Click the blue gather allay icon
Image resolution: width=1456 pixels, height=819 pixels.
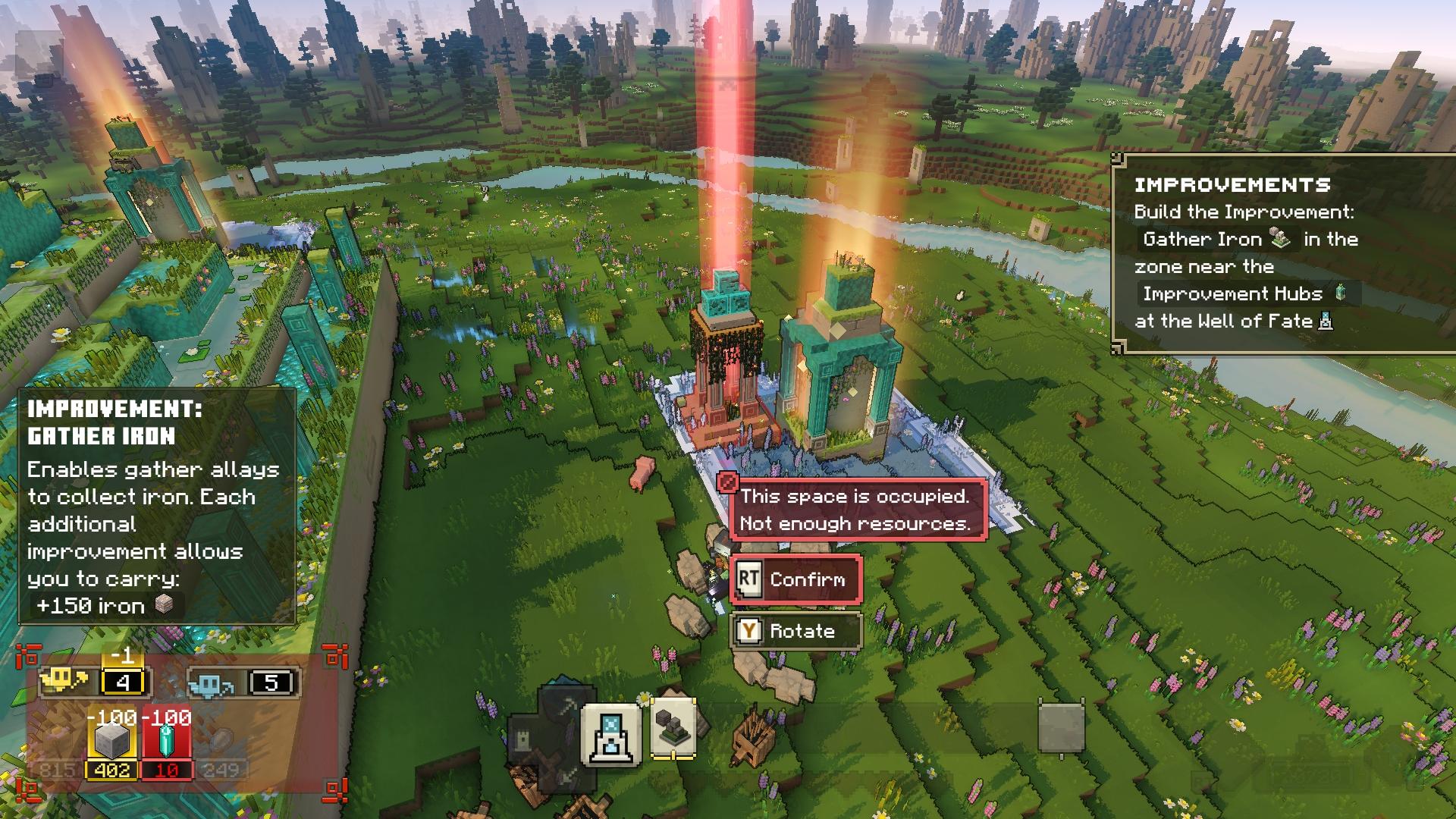click(211, 683)
